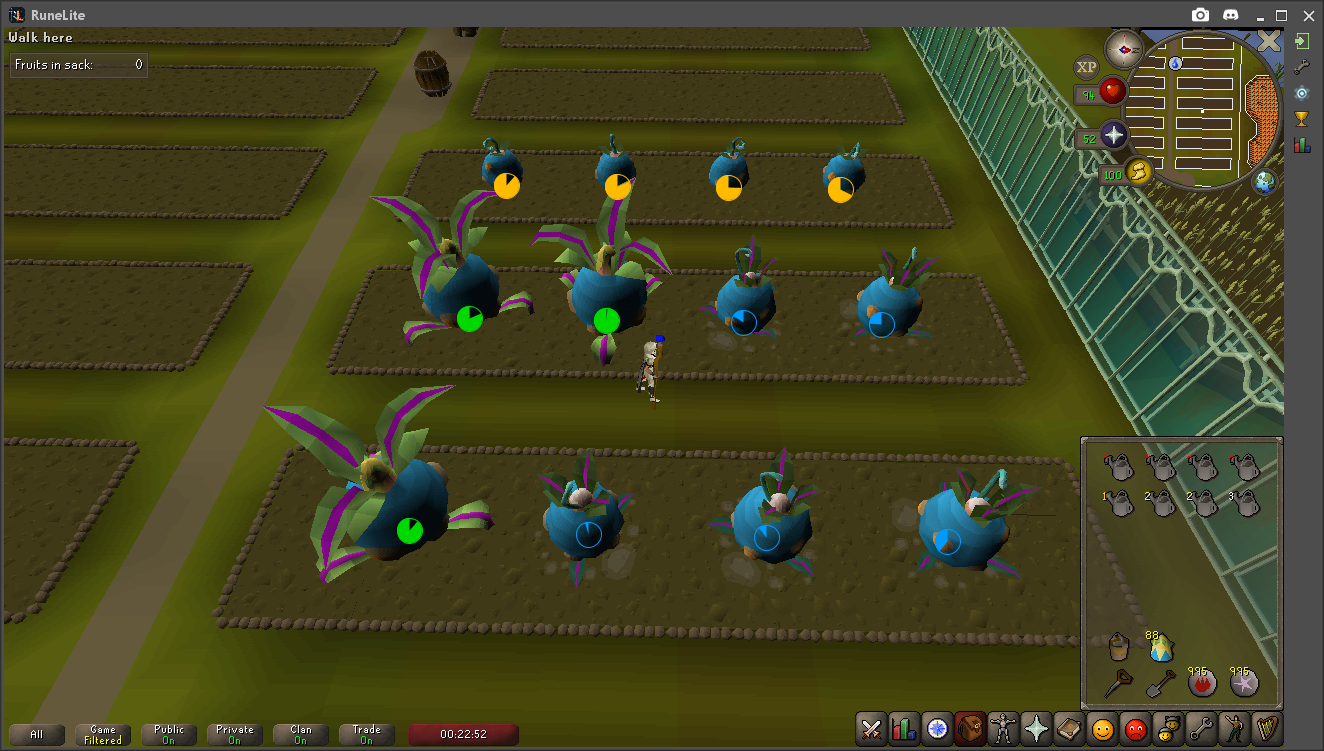
Task: Open the Prayer tab
Action: pos(1036,729)
